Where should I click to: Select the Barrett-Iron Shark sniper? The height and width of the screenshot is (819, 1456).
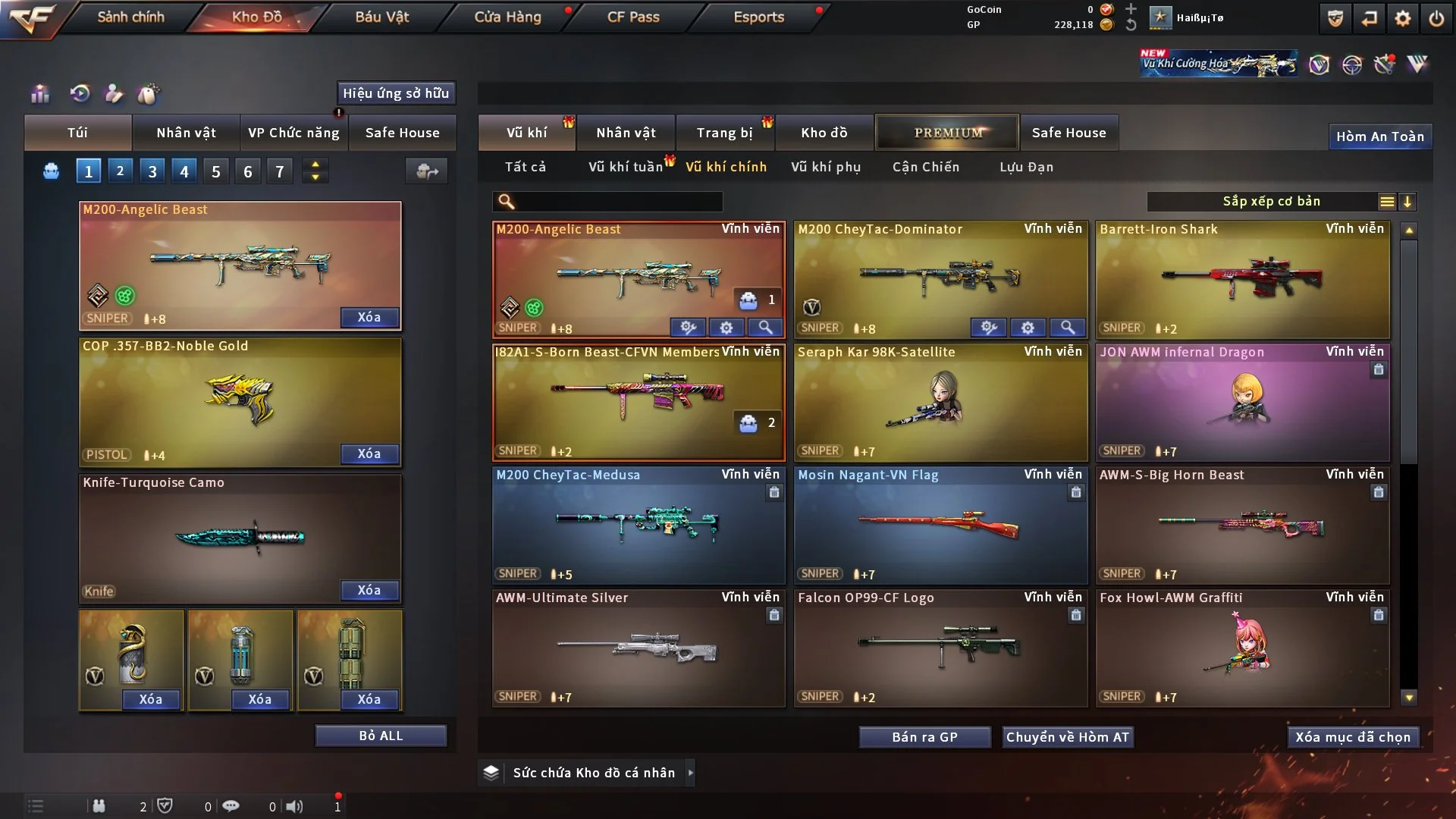coord(1242,279)
